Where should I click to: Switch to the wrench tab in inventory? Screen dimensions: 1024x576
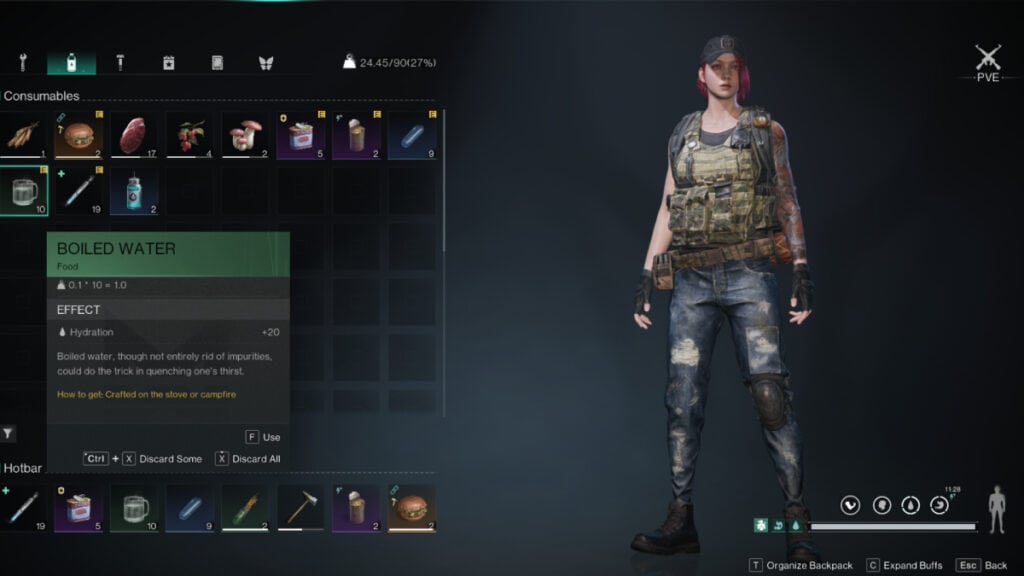[22, 63]
